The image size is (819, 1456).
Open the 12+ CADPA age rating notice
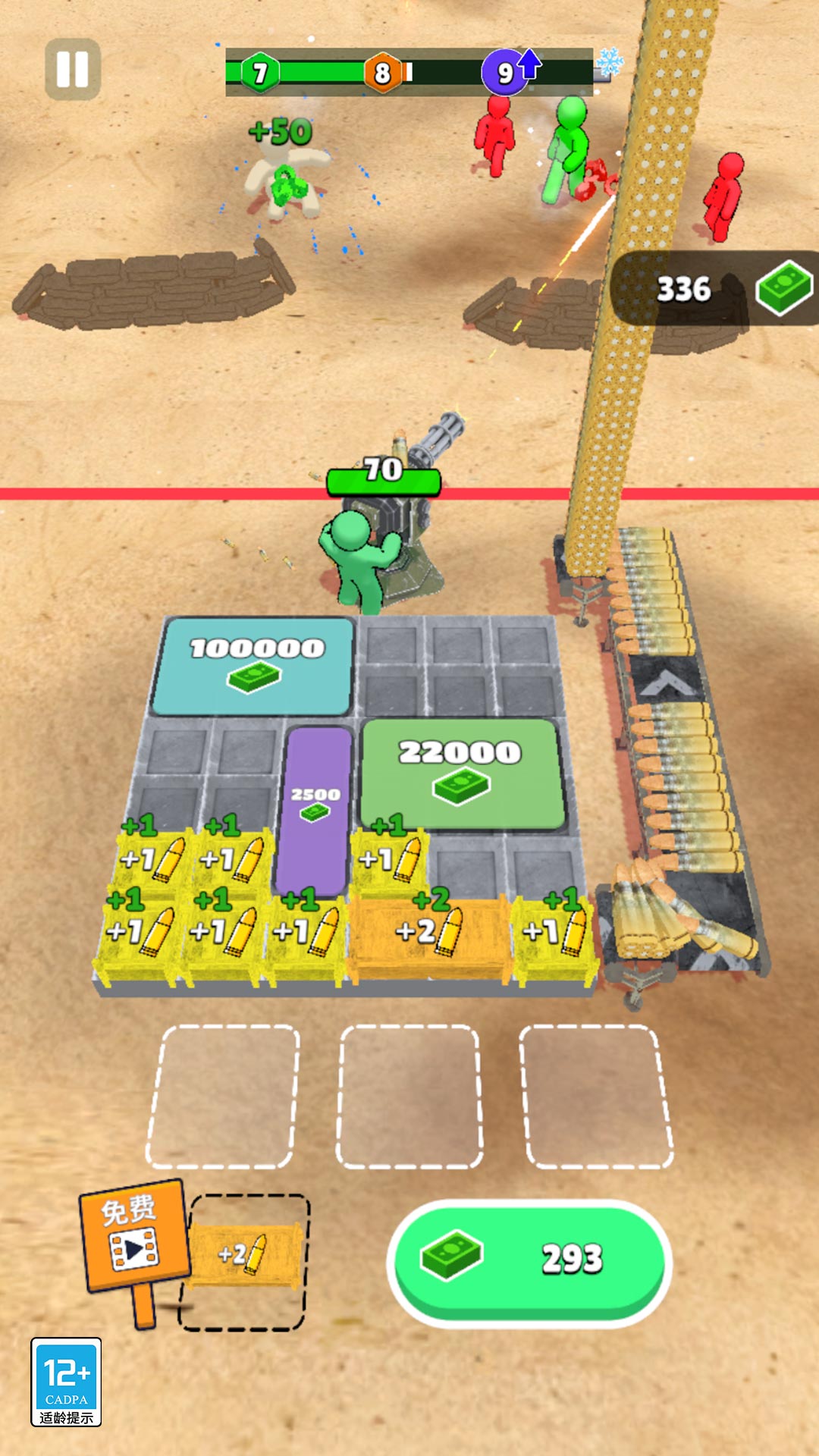pyautogui.click(x=66, y=1382)
